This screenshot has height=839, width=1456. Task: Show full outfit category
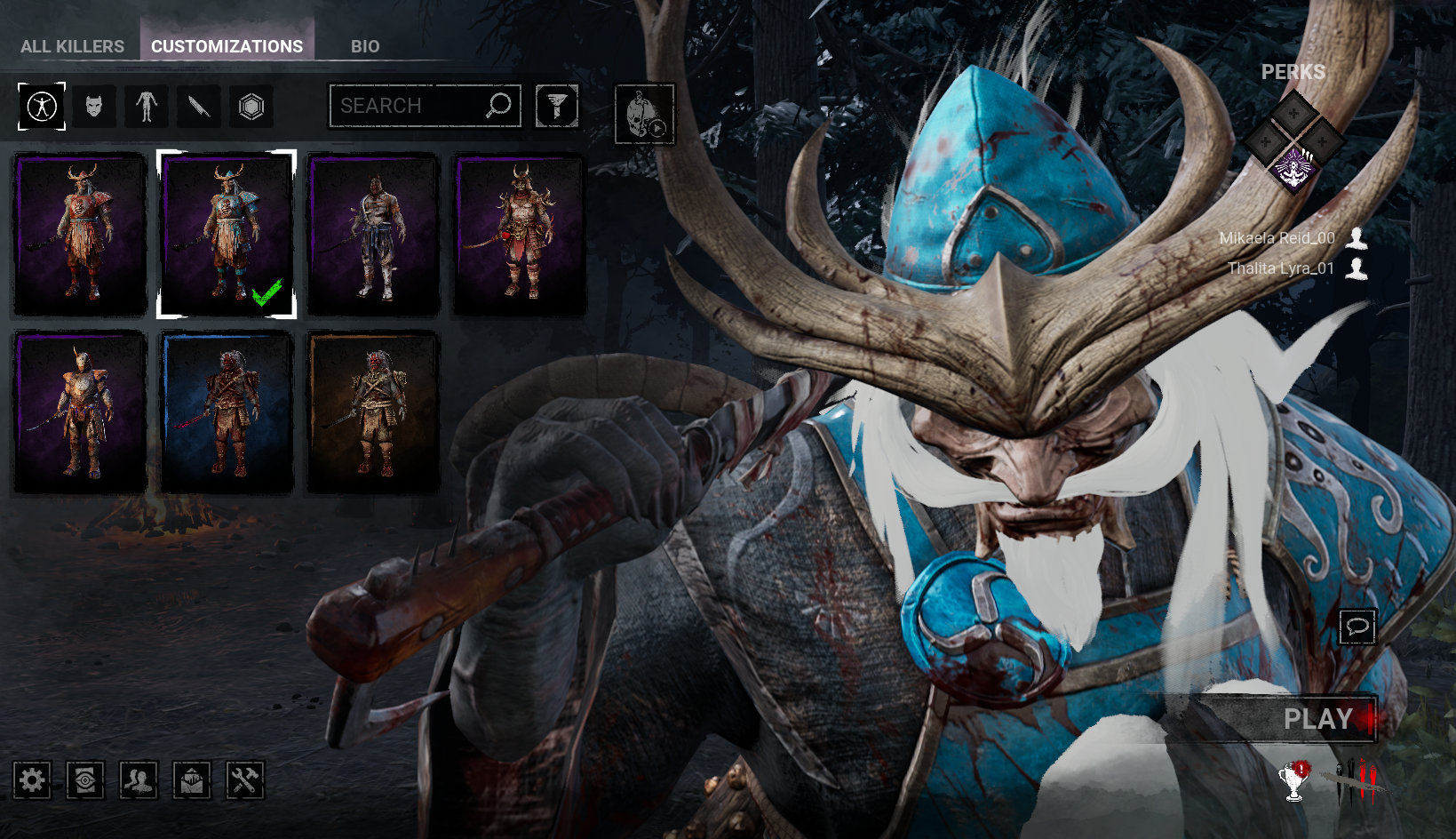(x=42, y=107)
